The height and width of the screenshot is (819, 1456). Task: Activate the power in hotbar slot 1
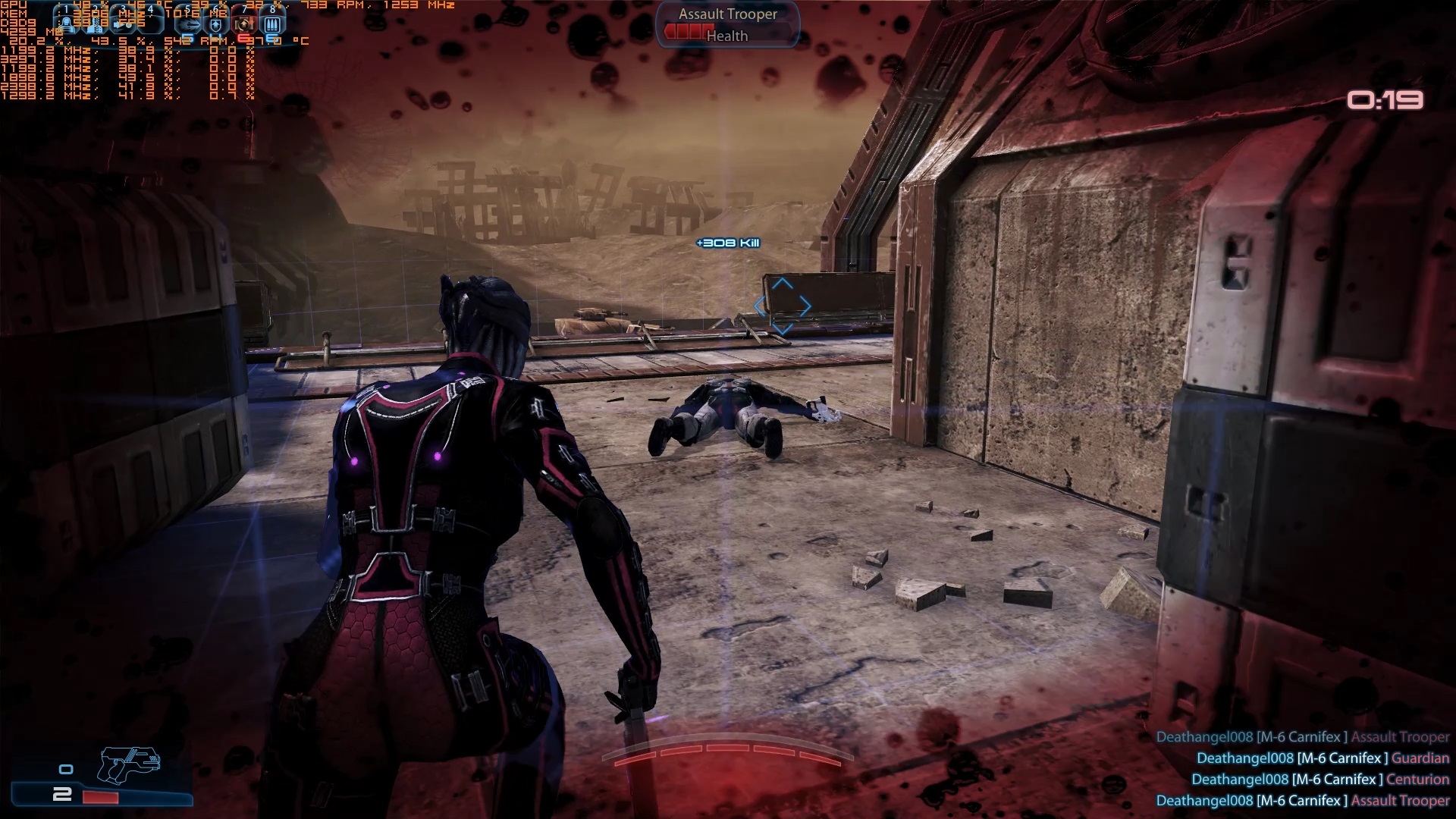(x=67, y=24)
